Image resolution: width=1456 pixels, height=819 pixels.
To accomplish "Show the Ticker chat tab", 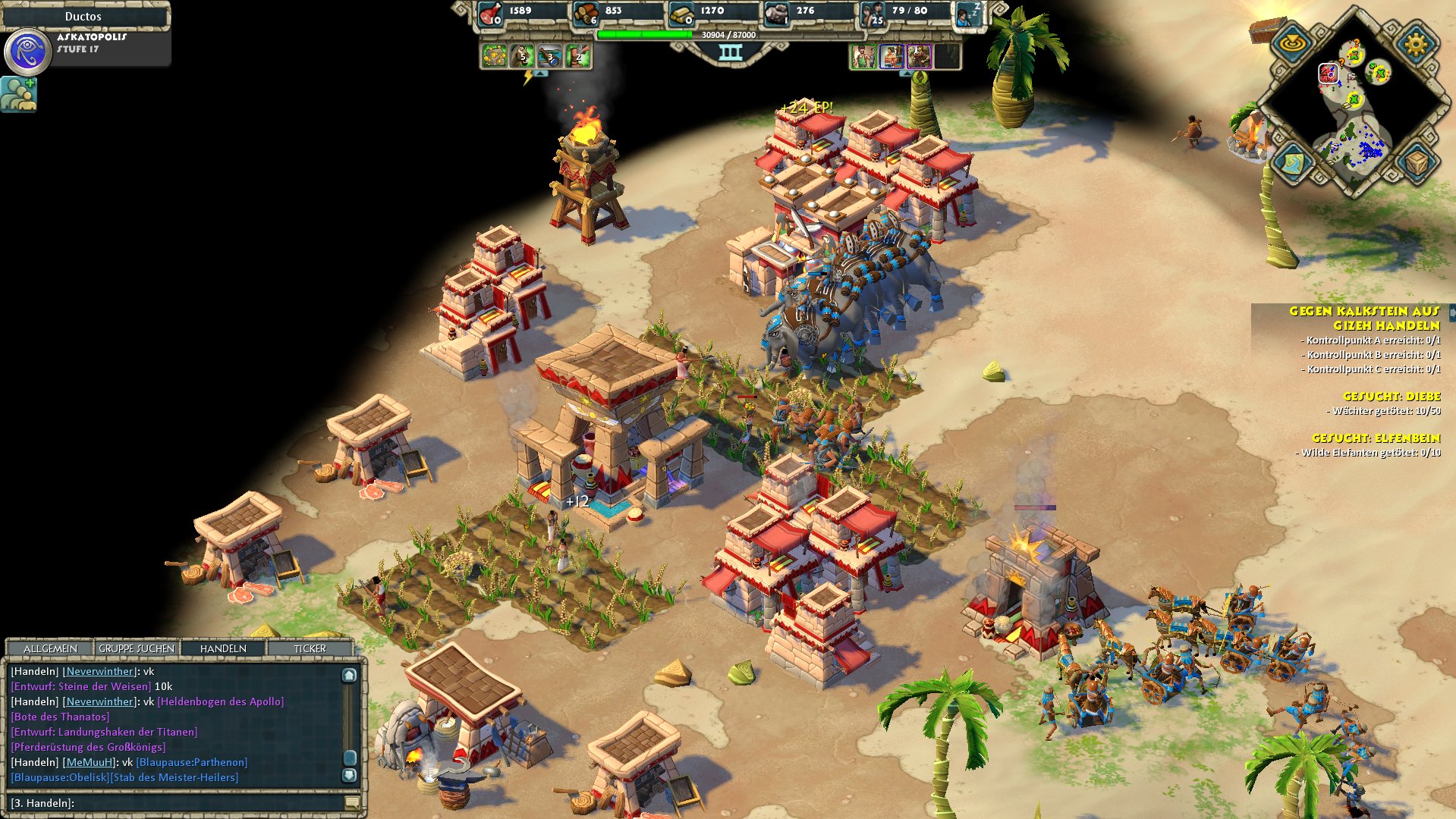I will (310, 648).
